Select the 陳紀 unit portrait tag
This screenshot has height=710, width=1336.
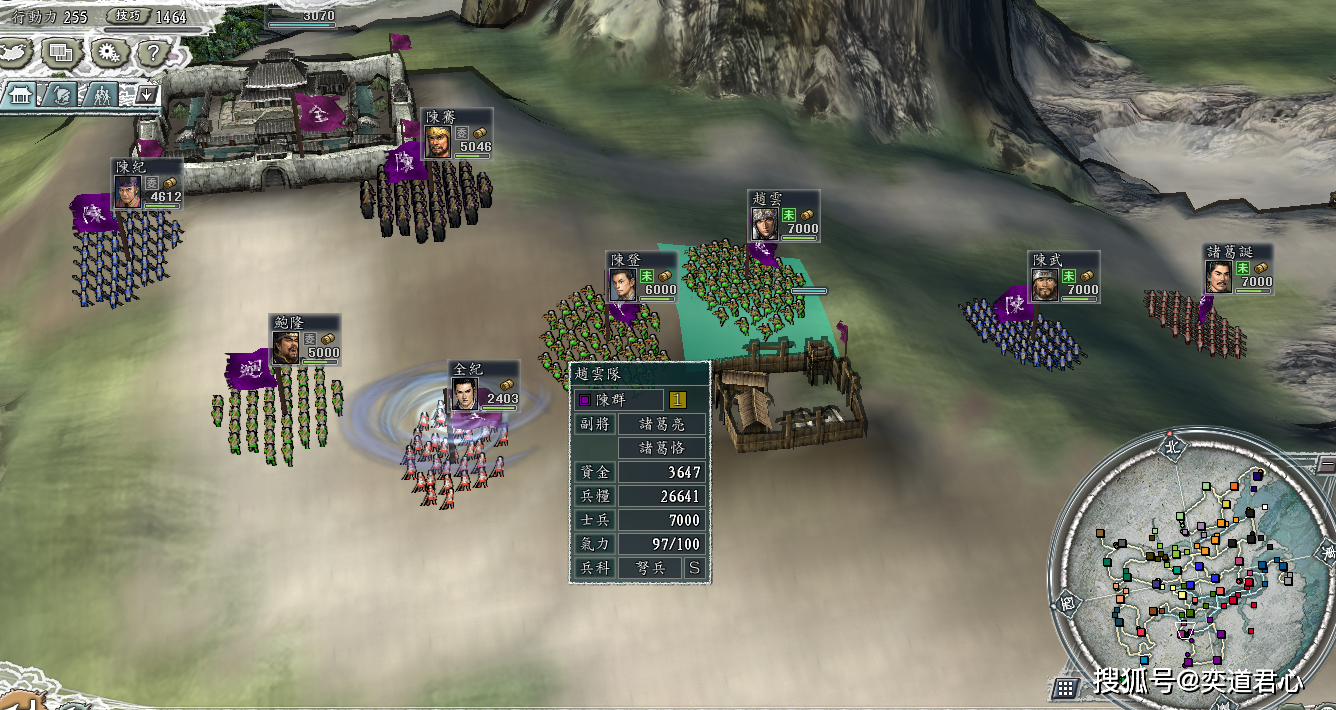pyautogui.click(x=147, y=183)
